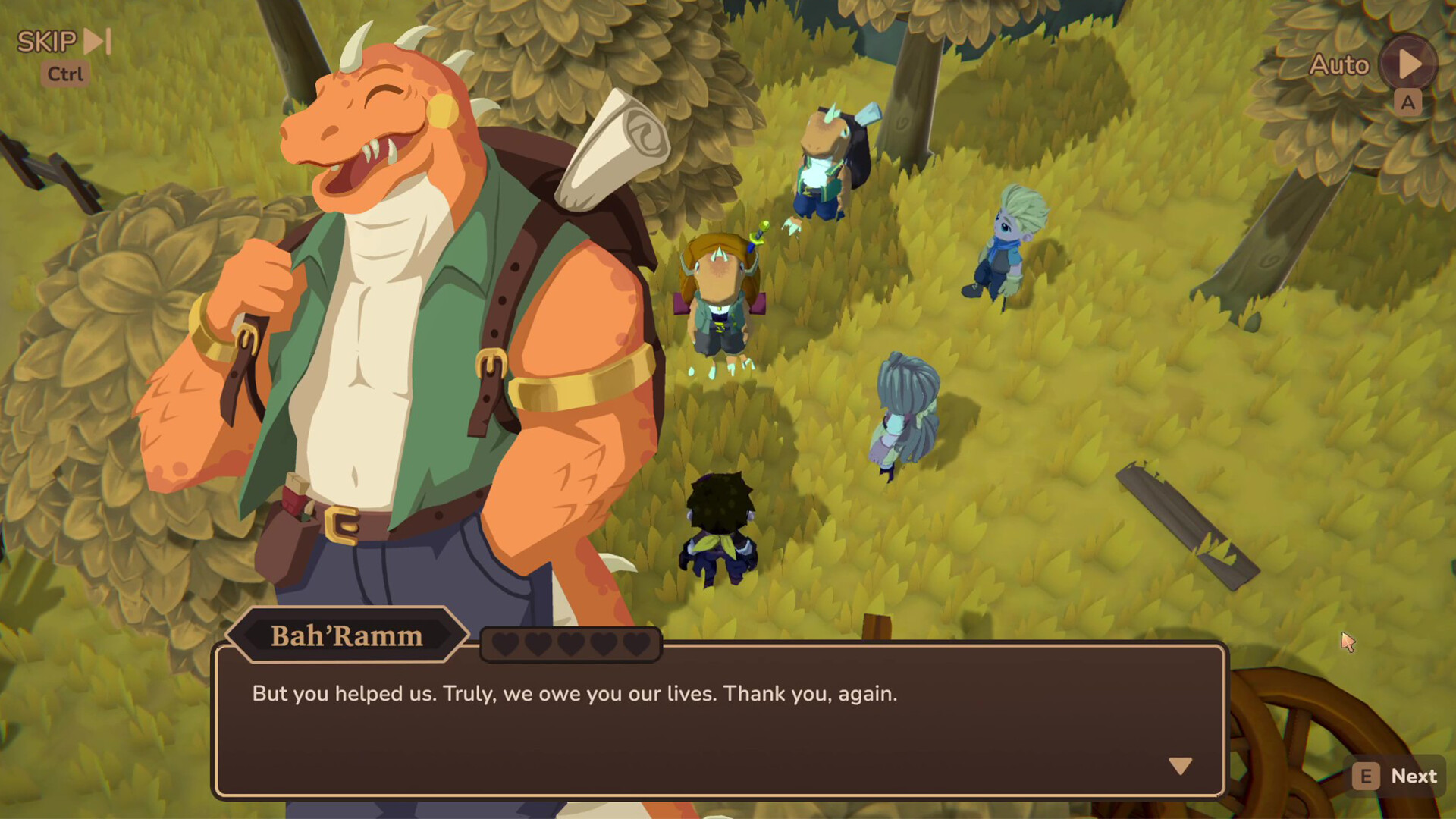The image size is (1456, 819).
Task: Click the 'Ctrl' key hint badge
Action: (64, 74)
